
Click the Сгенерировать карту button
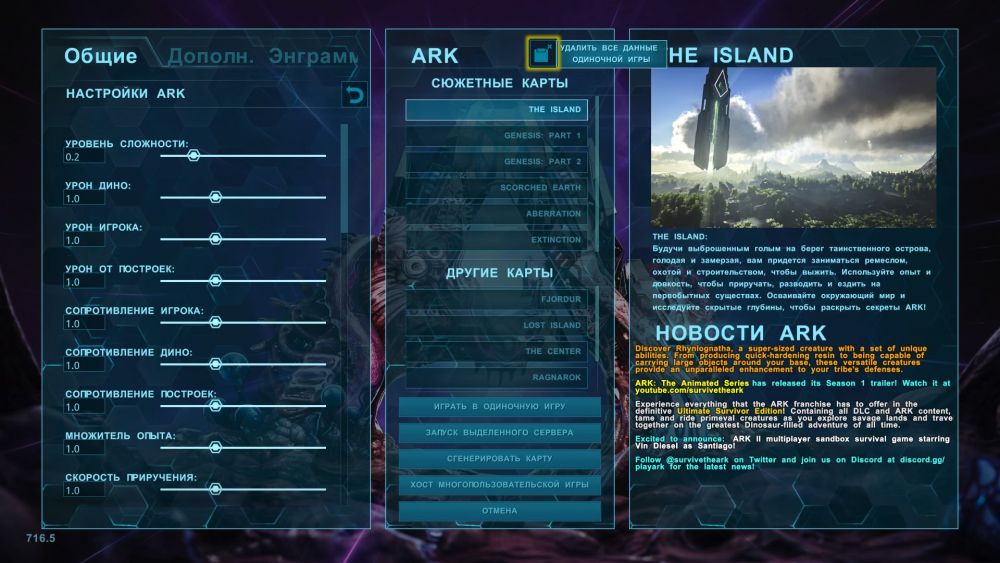pyautogui.click(x=500, y=459)
